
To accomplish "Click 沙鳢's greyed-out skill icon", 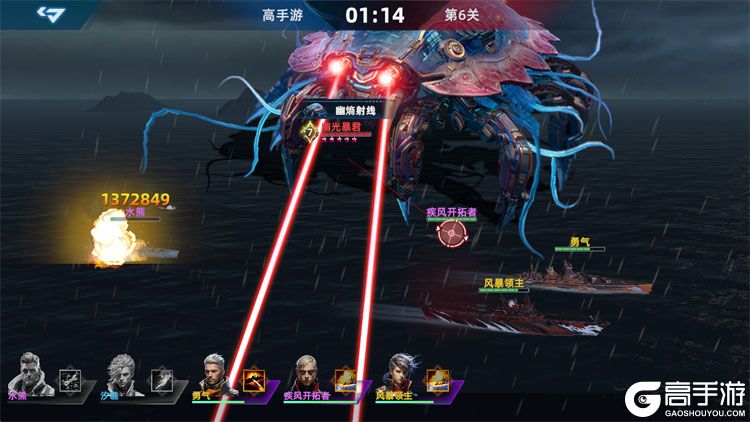I will tap(161, 379).
